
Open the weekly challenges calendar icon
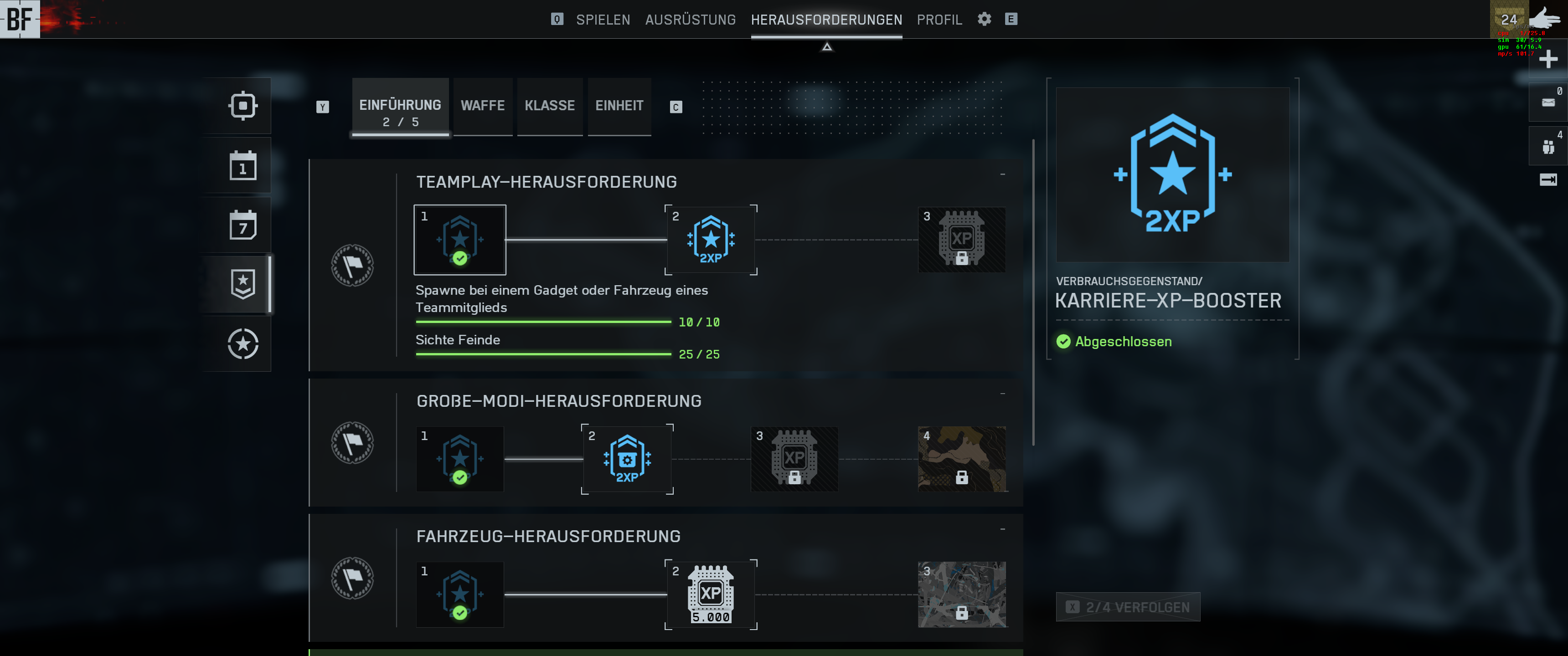pos(243,225)
